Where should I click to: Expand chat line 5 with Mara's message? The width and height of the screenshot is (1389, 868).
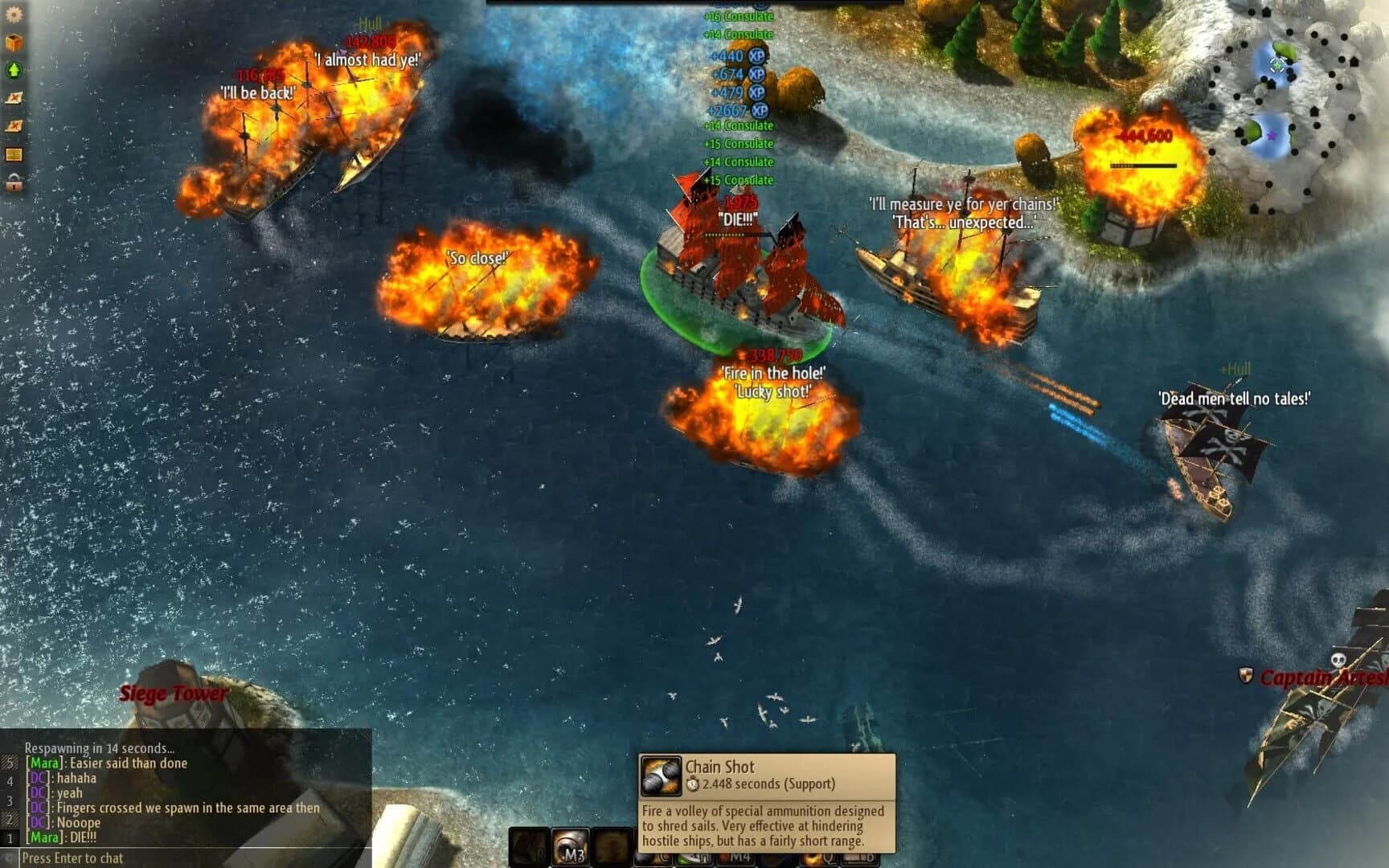(x=104, y=764)
